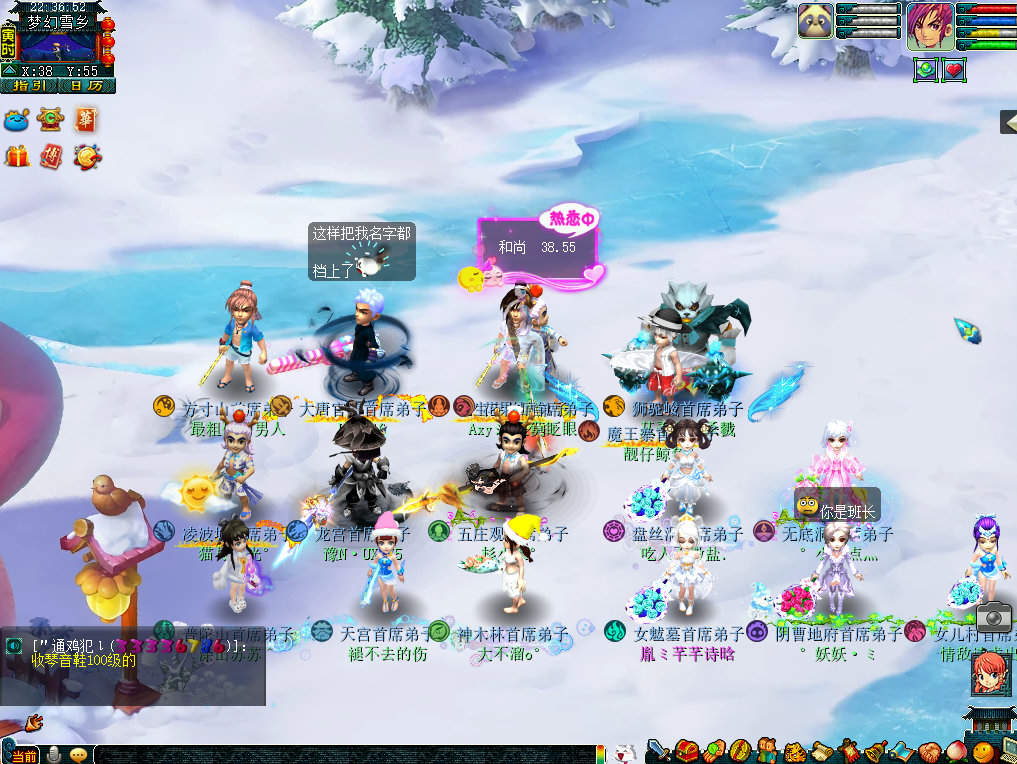Open the red treasure chest inventory icon
Screen dimensions: 1017x764
coord(686,750)
